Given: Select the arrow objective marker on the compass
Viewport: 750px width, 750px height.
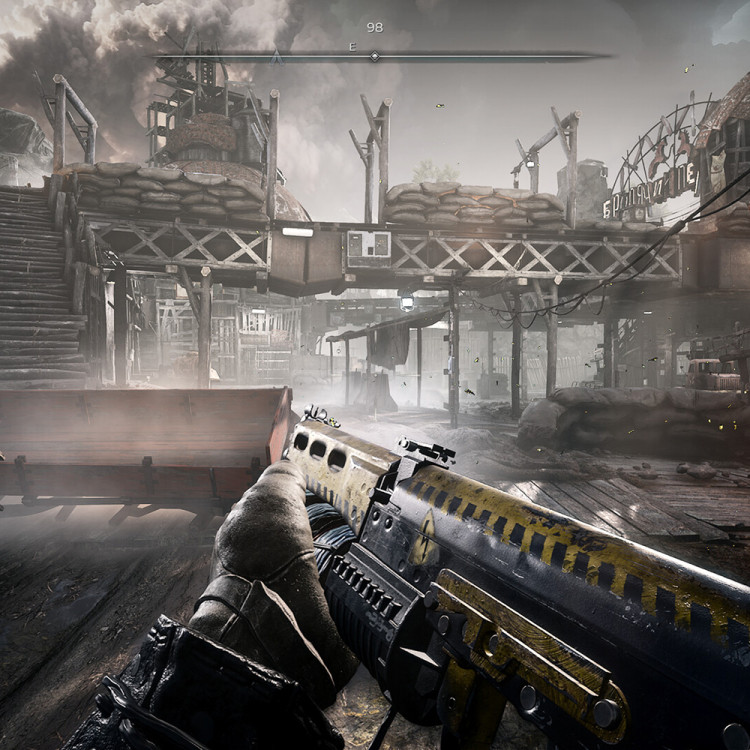Looking at the screenshot, I should (277, 57).
